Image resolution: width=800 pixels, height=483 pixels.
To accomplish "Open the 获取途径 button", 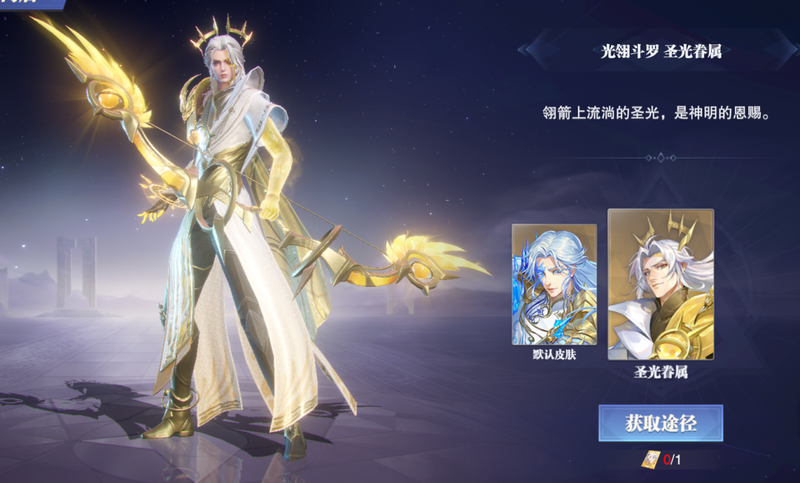I will click(660, 423).
